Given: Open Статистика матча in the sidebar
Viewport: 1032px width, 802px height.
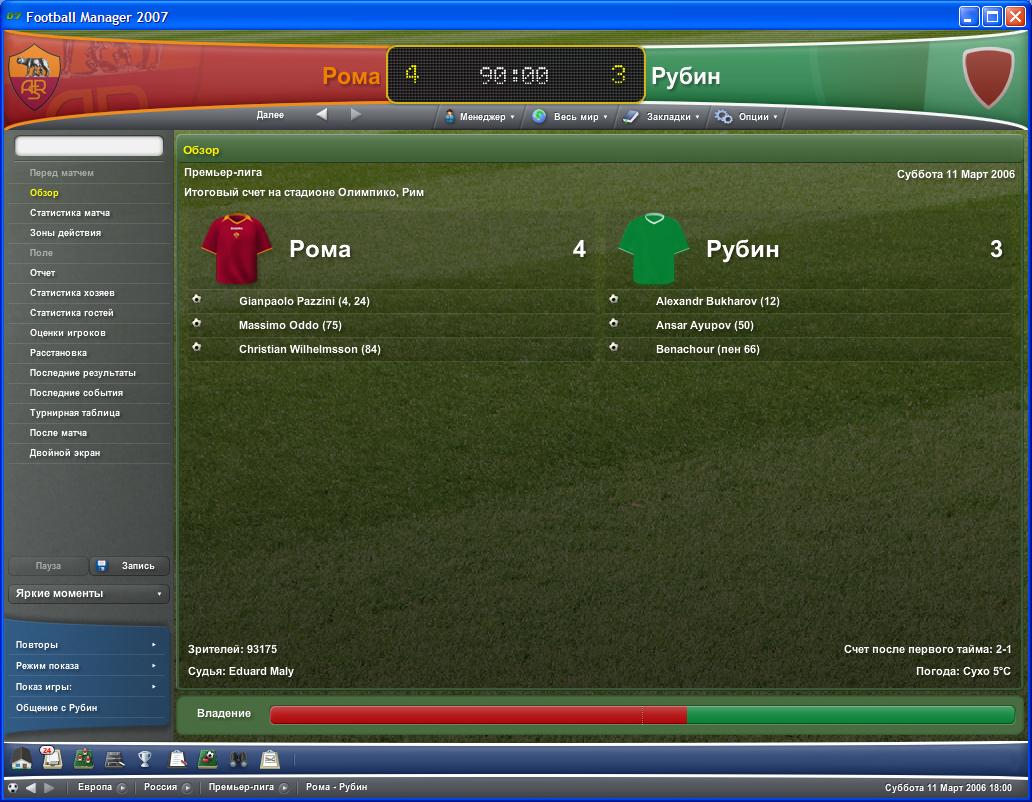Looking at the screenshot, I should pyautogui.click(x=70, y=213).
